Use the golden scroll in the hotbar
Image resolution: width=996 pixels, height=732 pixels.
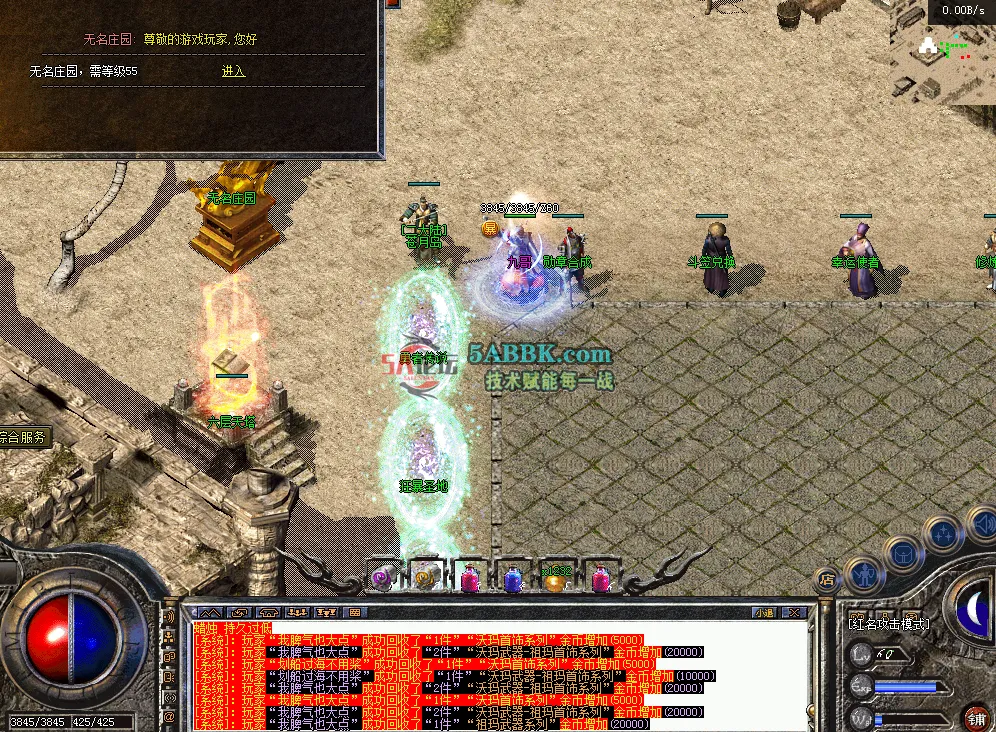(426, 577)
